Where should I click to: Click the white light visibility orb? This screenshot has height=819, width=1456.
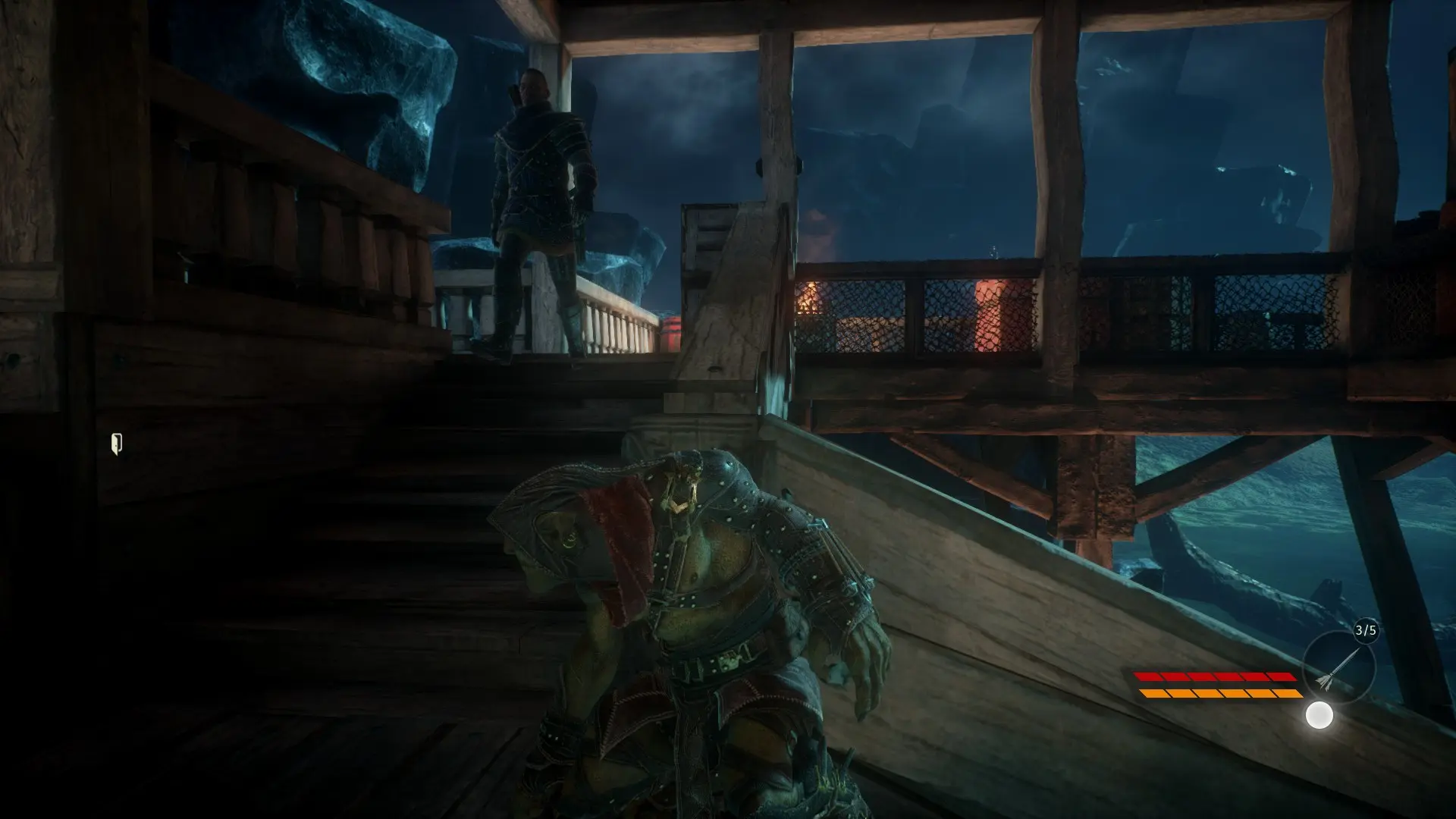tap(1319, 715)
